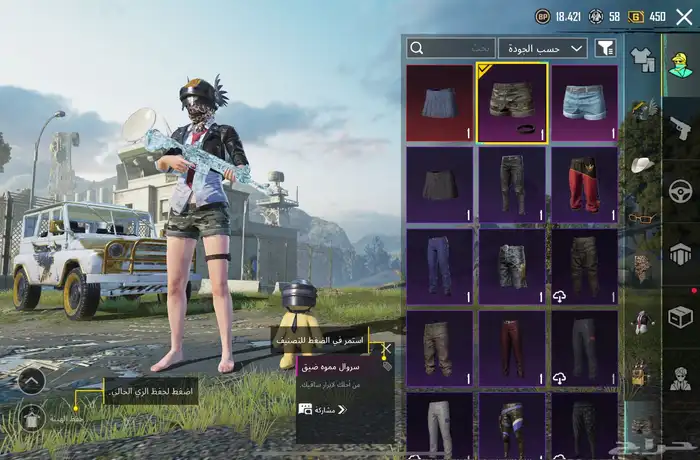This screenshot has height=460, width=700.
Task: Pick the red and black baggy pants
Action: (584, 184)
